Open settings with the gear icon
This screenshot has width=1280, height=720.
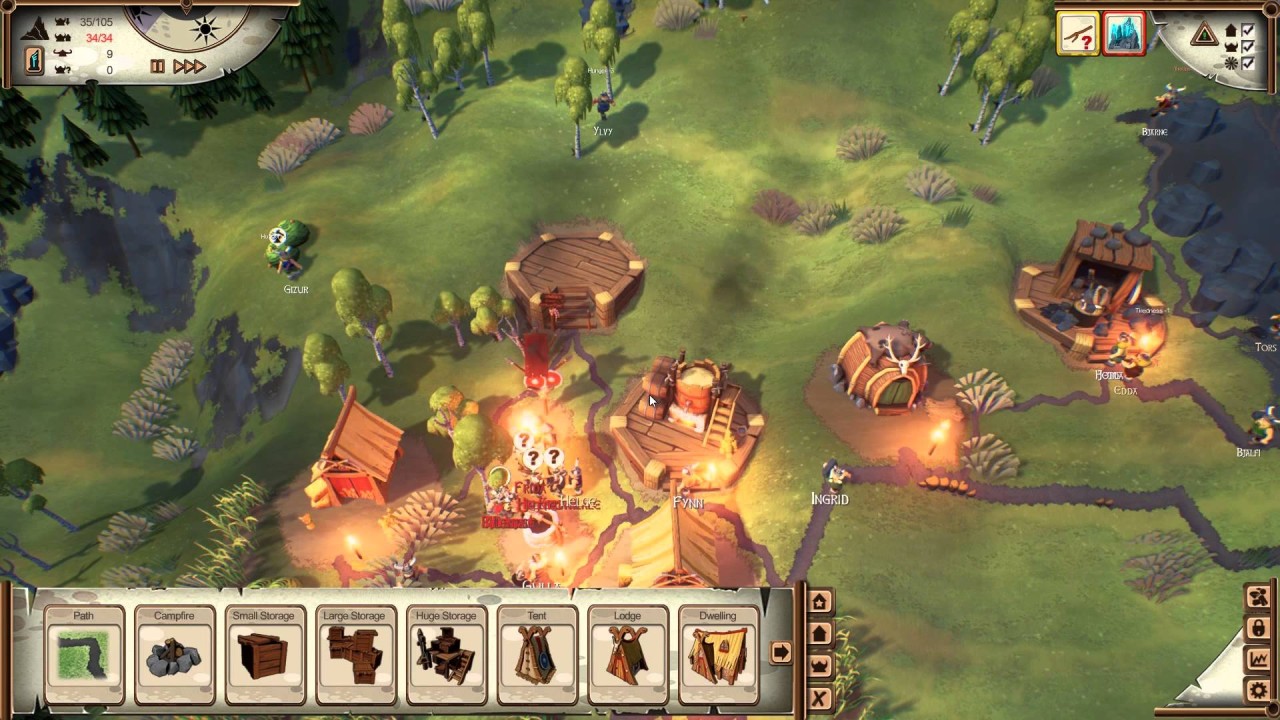pyautogui.click(x=1258, y=690)
